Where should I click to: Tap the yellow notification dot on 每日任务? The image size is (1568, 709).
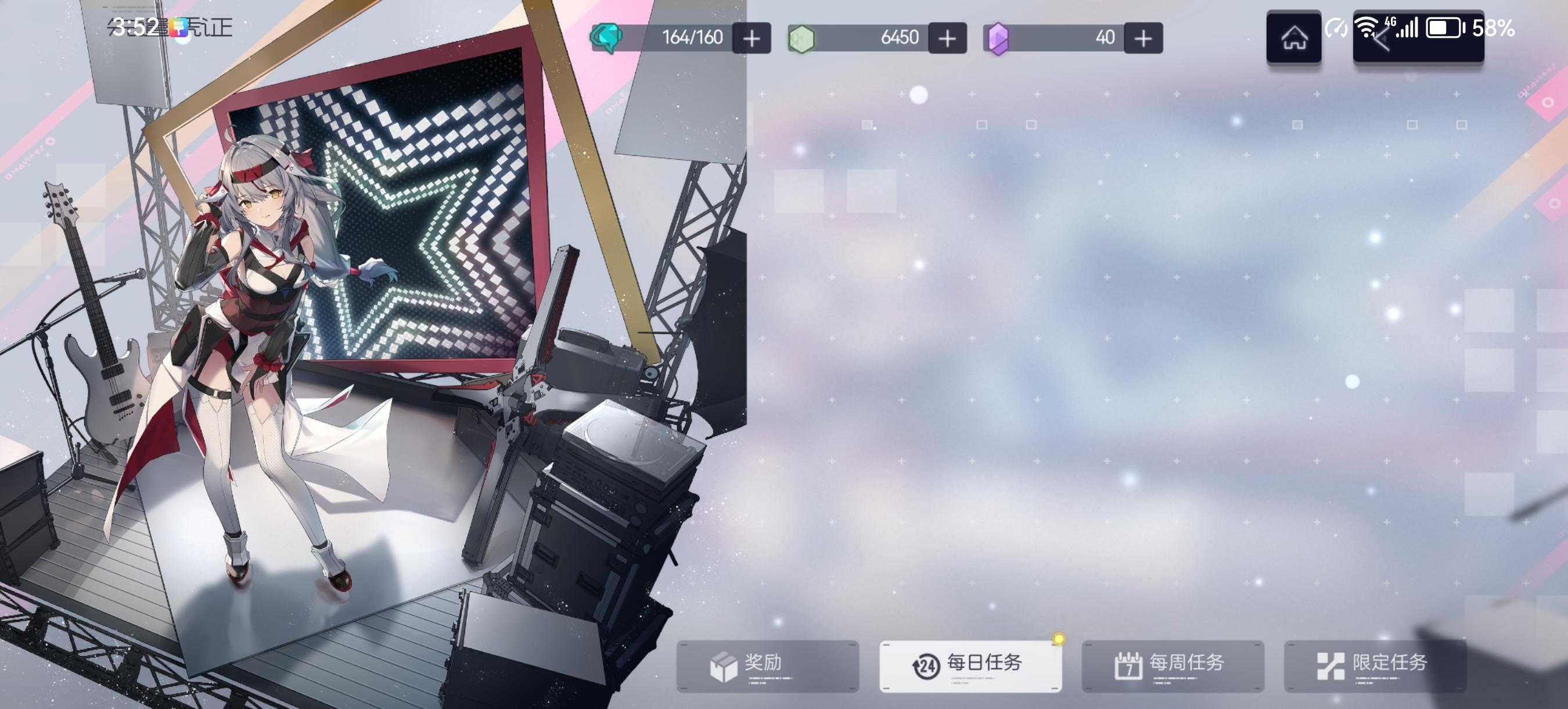[1058, 638]
